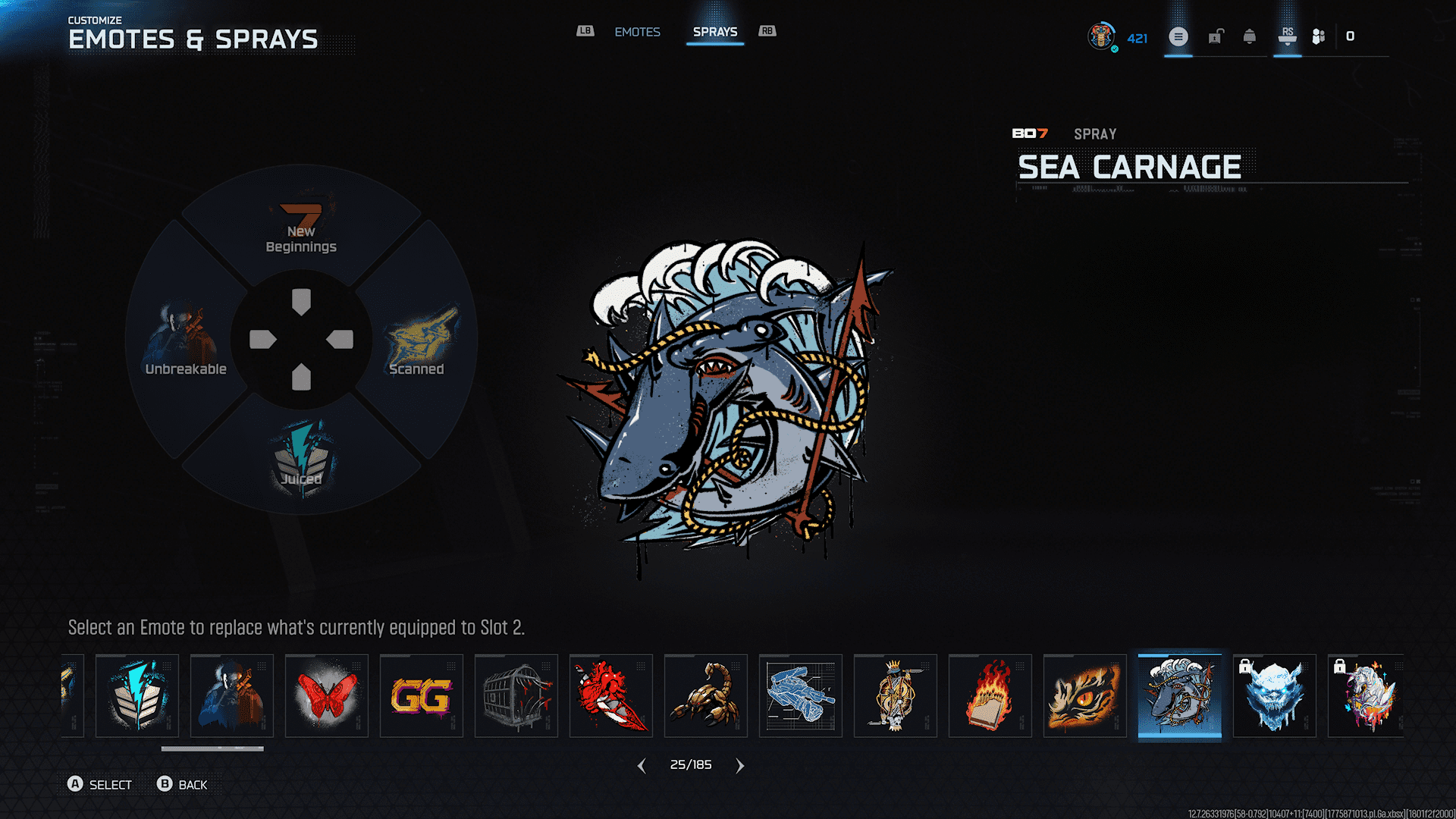Open the notifications bell
Viewport: 1456px width, 819px height.
pyautogui.click(x=1249, y=36)
